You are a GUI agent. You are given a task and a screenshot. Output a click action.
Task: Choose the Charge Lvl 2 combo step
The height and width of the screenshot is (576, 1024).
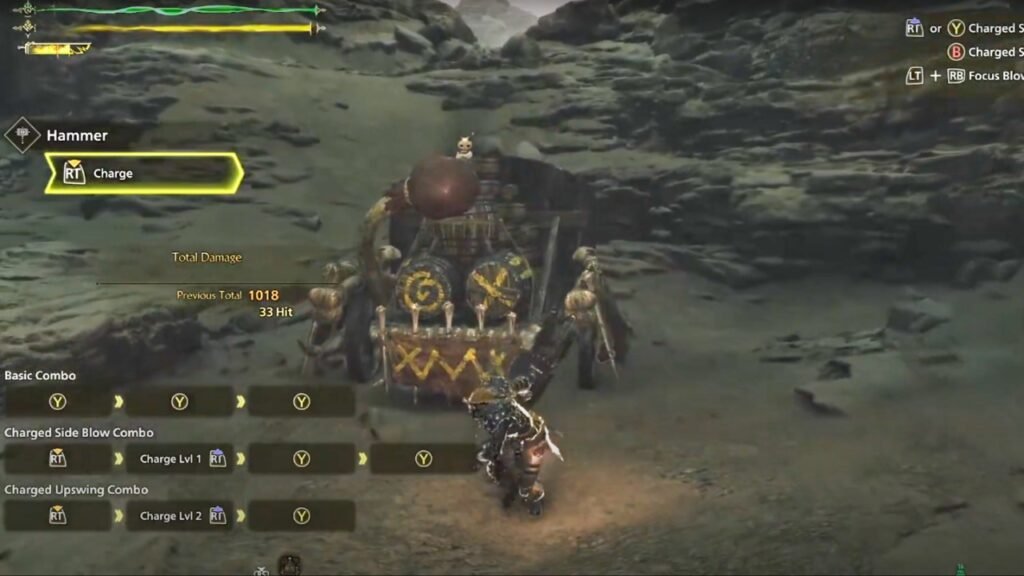tap(180, 516)
